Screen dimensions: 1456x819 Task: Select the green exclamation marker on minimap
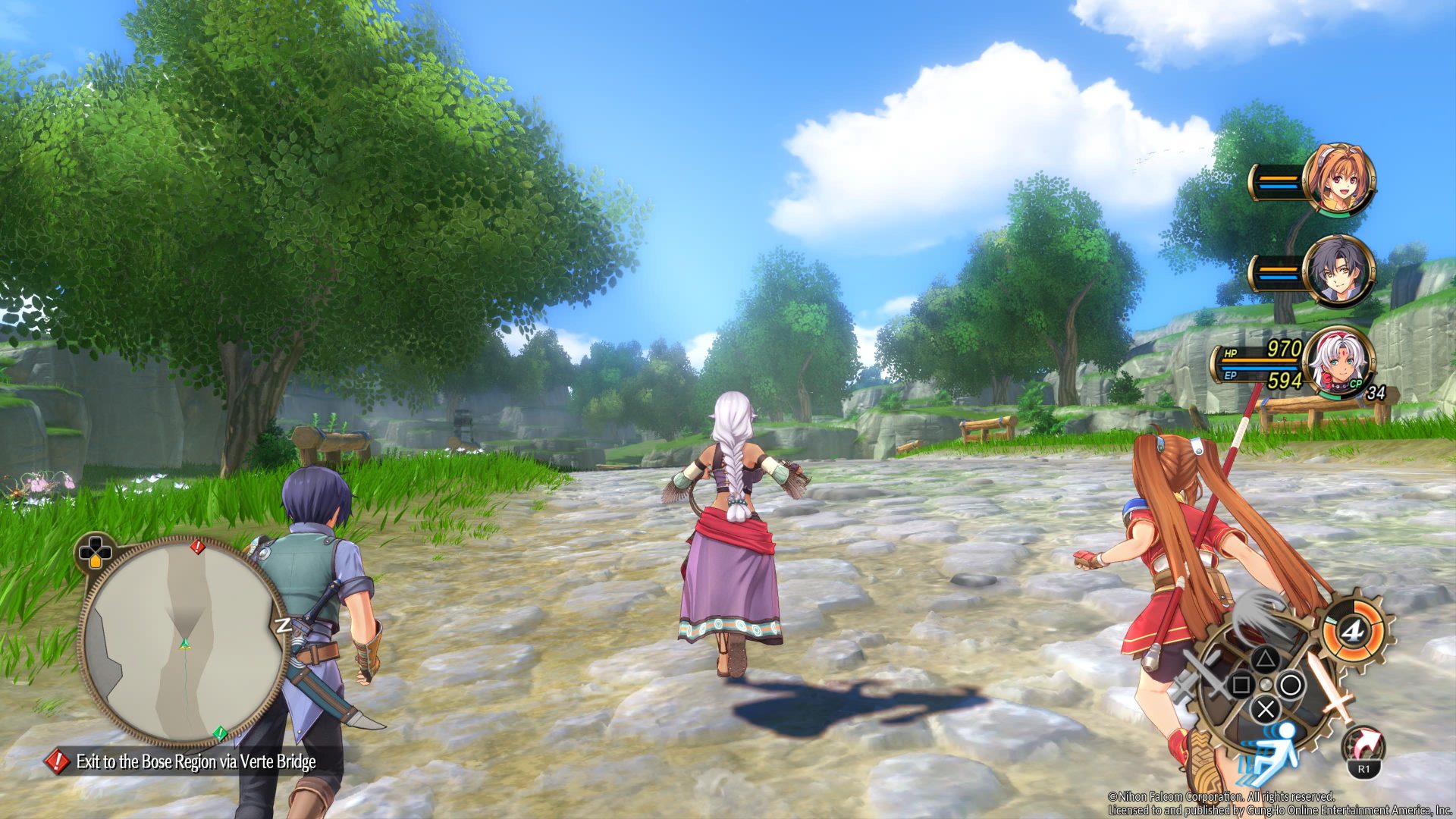pos(219,733)
